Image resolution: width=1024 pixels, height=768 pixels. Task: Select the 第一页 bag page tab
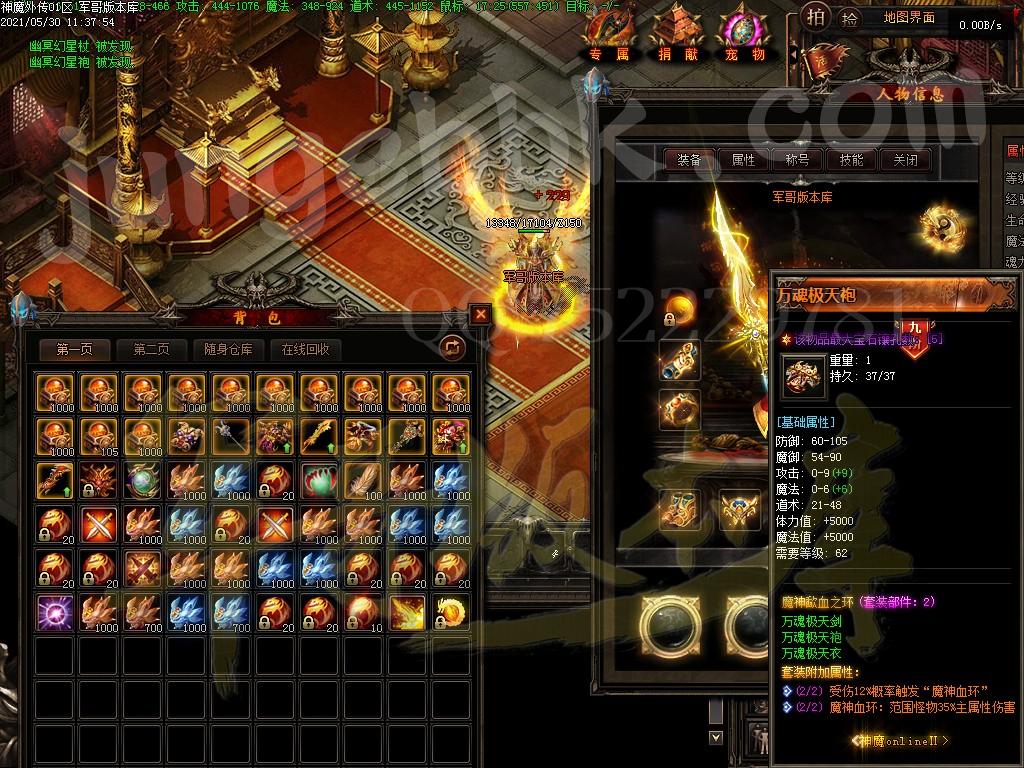(x=75, y=349)
